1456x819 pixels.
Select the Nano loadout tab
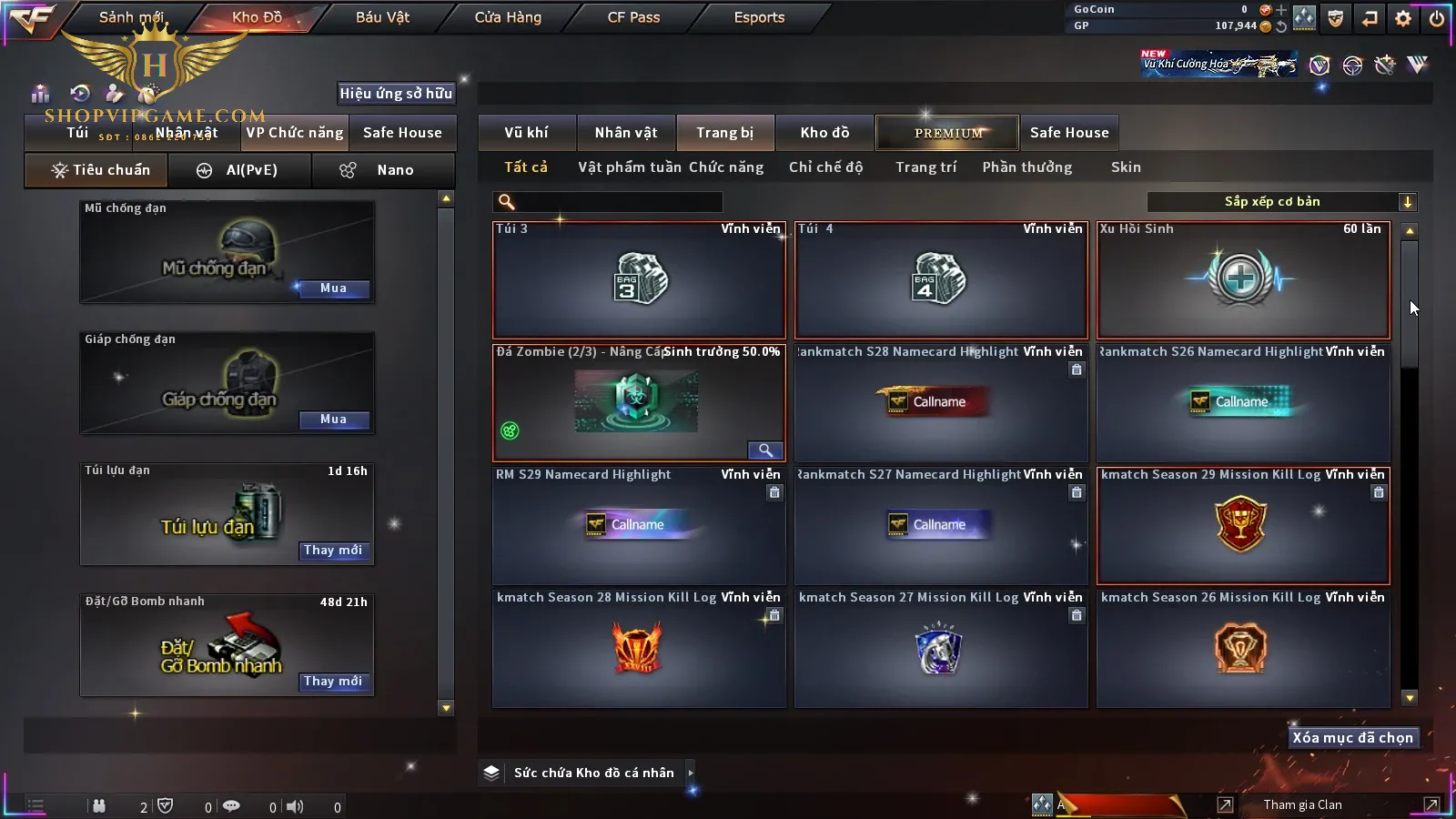tap(382, 170)
